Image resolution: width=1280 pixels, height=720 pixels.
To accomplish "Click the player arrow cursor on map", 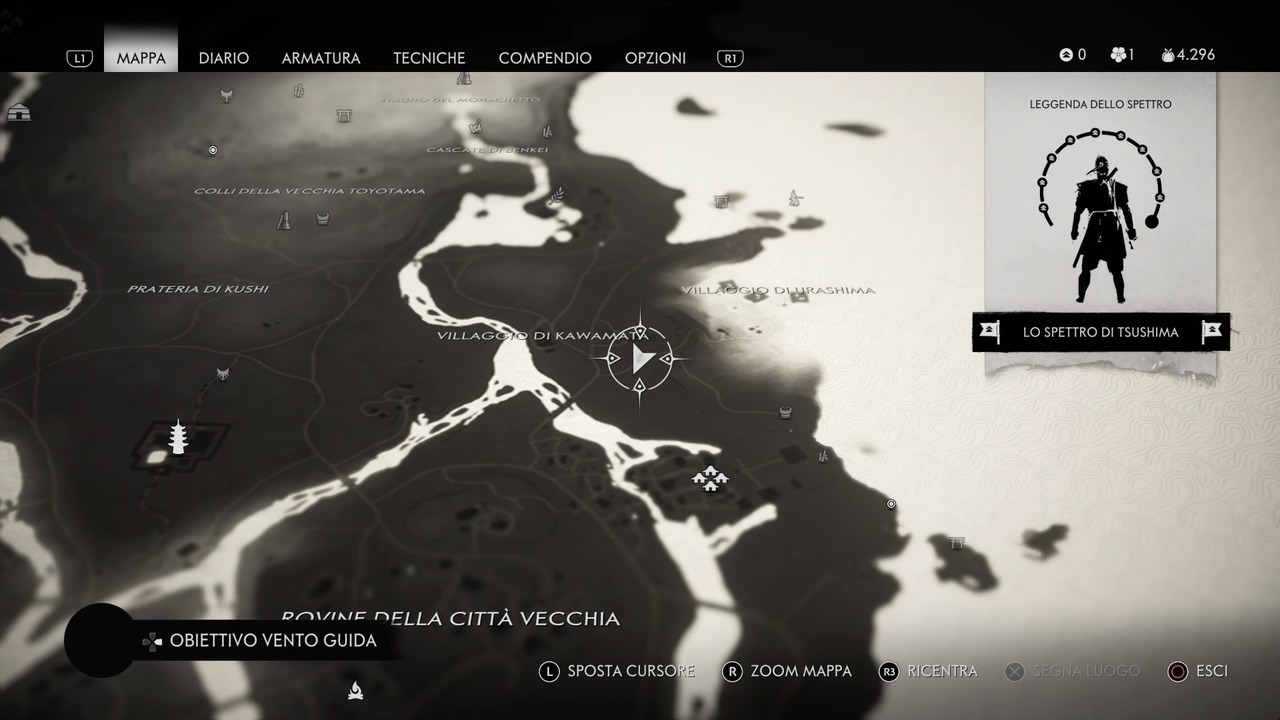I will 641,359.
